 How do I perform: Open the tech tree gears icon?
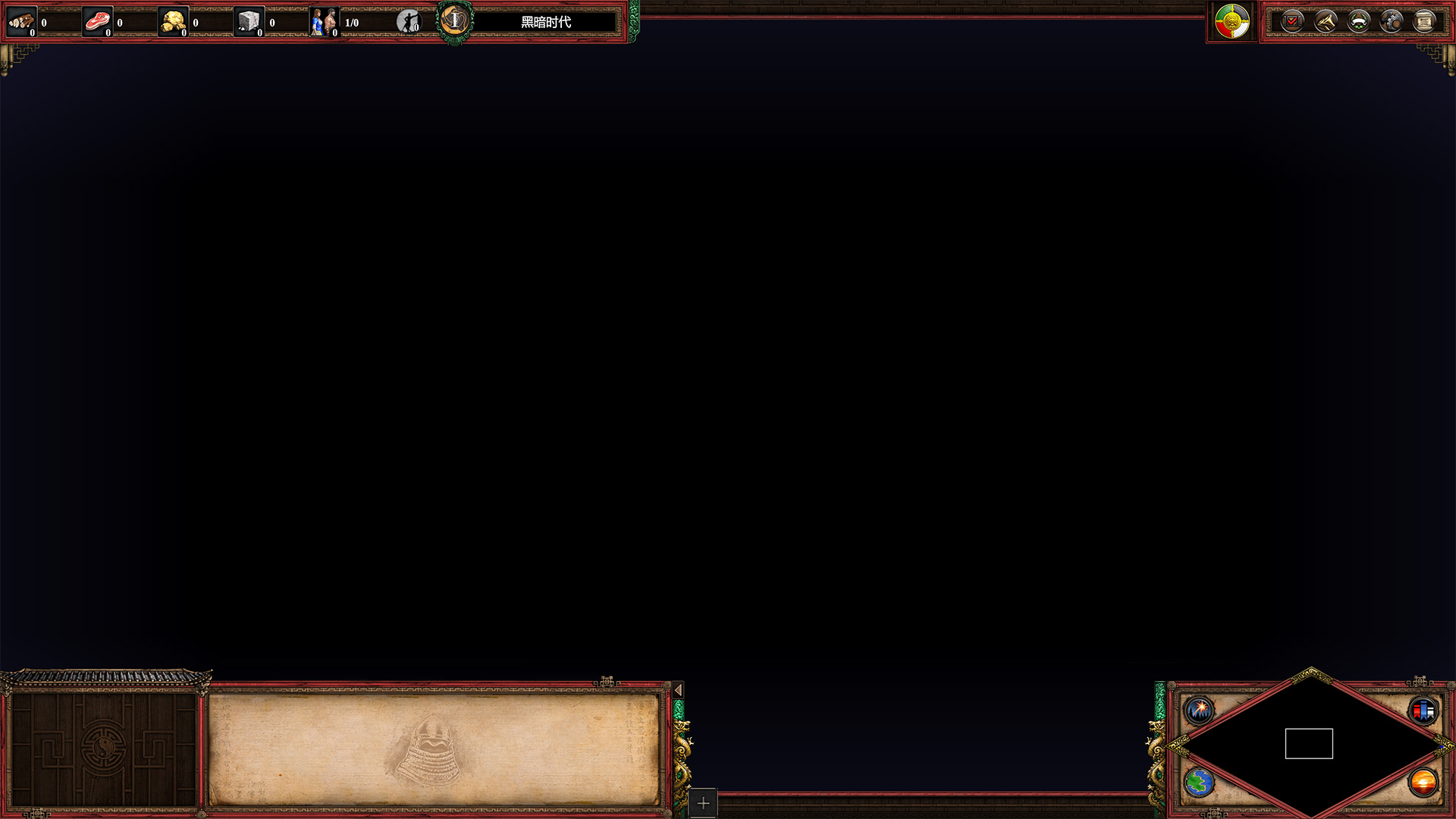pos(1392,21)
